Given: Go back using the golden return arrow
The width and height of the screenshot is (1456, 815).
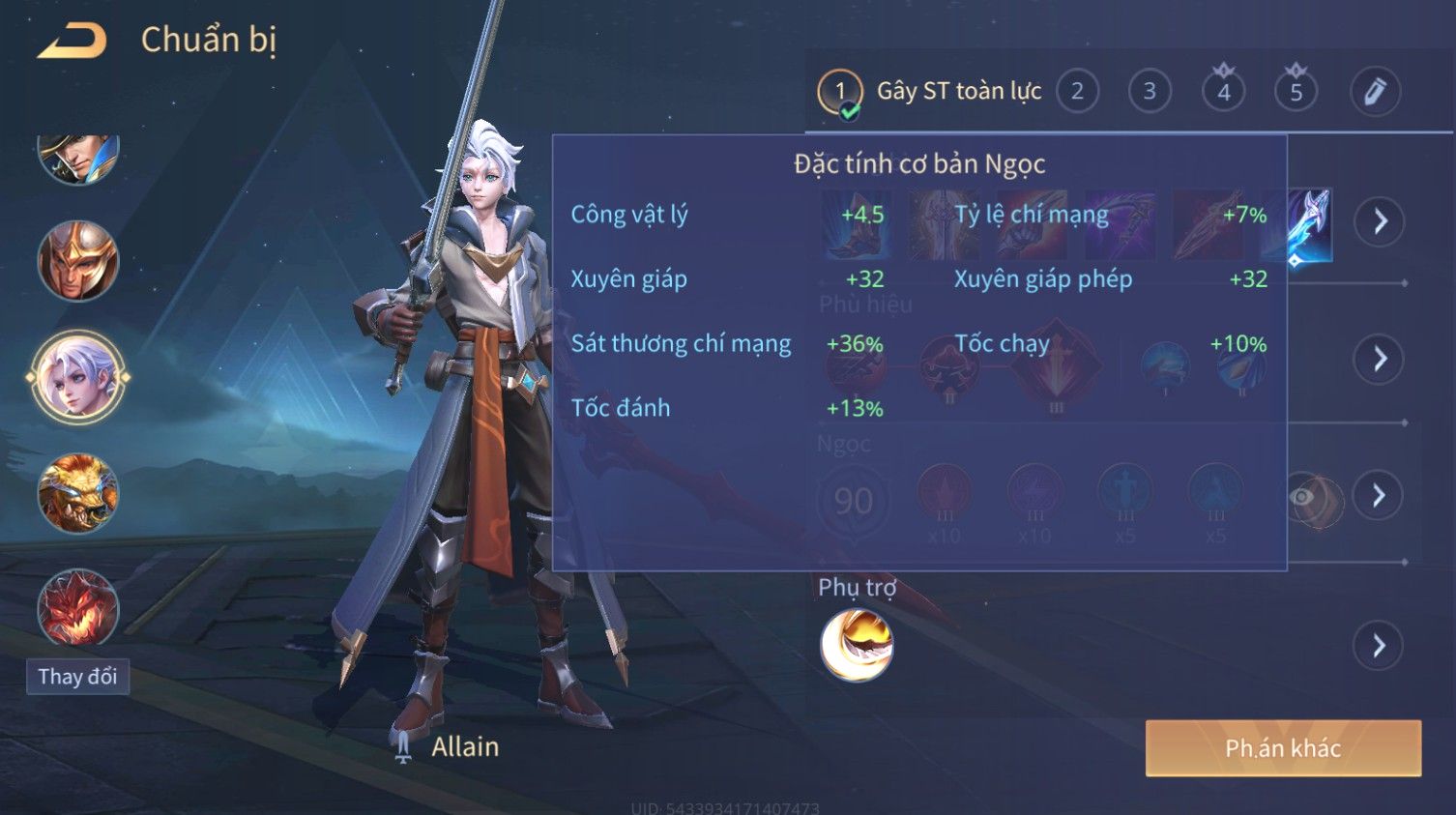Looking at the screenshot, I should click(73, 41).
